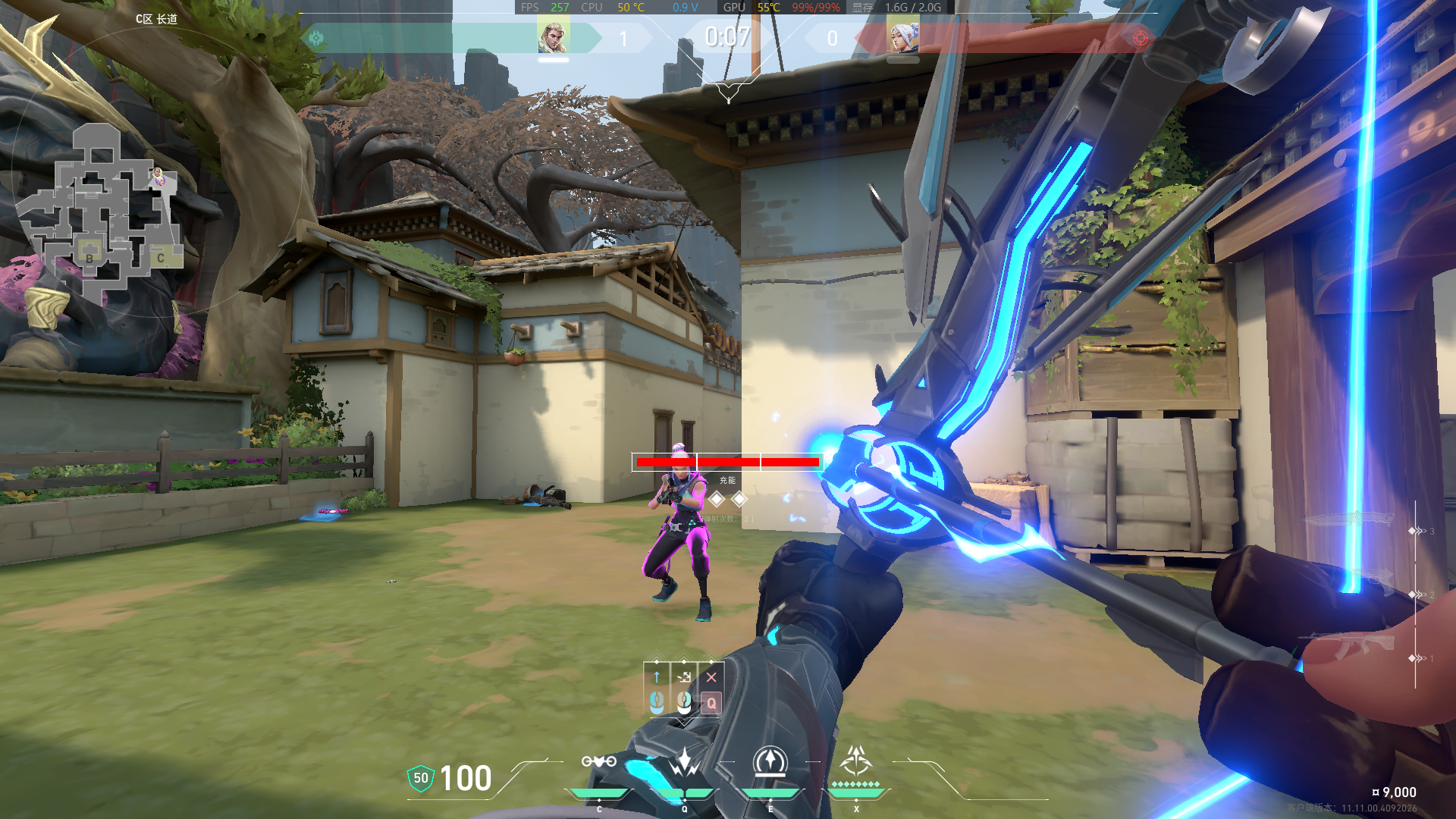Screen dimensions: 1456x819
Task: Select the knife in the weapon list
Action: point(1351,519)
